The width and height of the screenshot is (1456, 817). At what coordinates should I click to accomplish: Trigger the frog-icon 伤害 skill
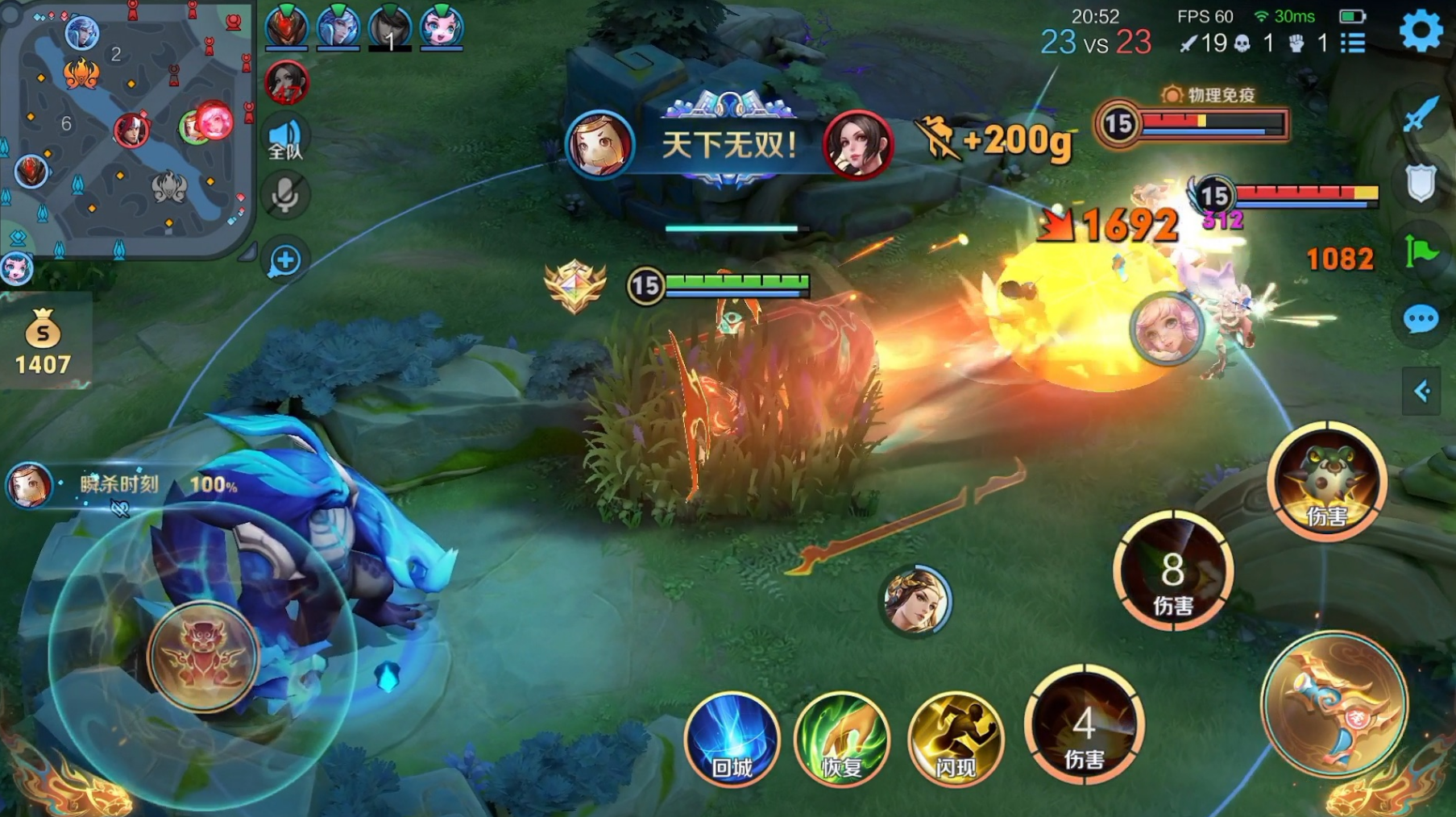click(x=1326, y=481)
